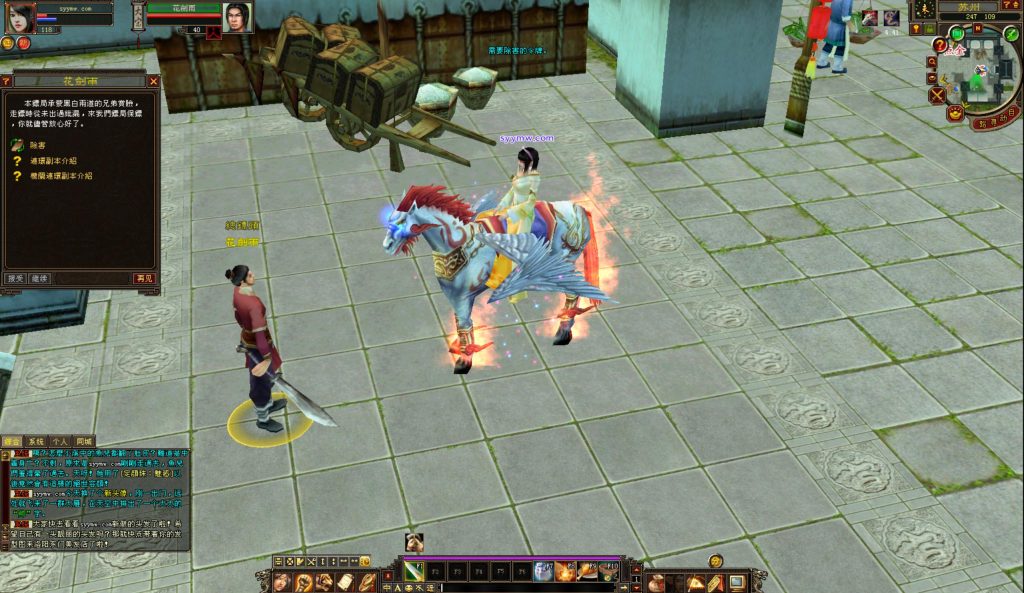1024x593 pixels.
Task: Say goodbye with the 再见 button
Action: coord(145,278)
